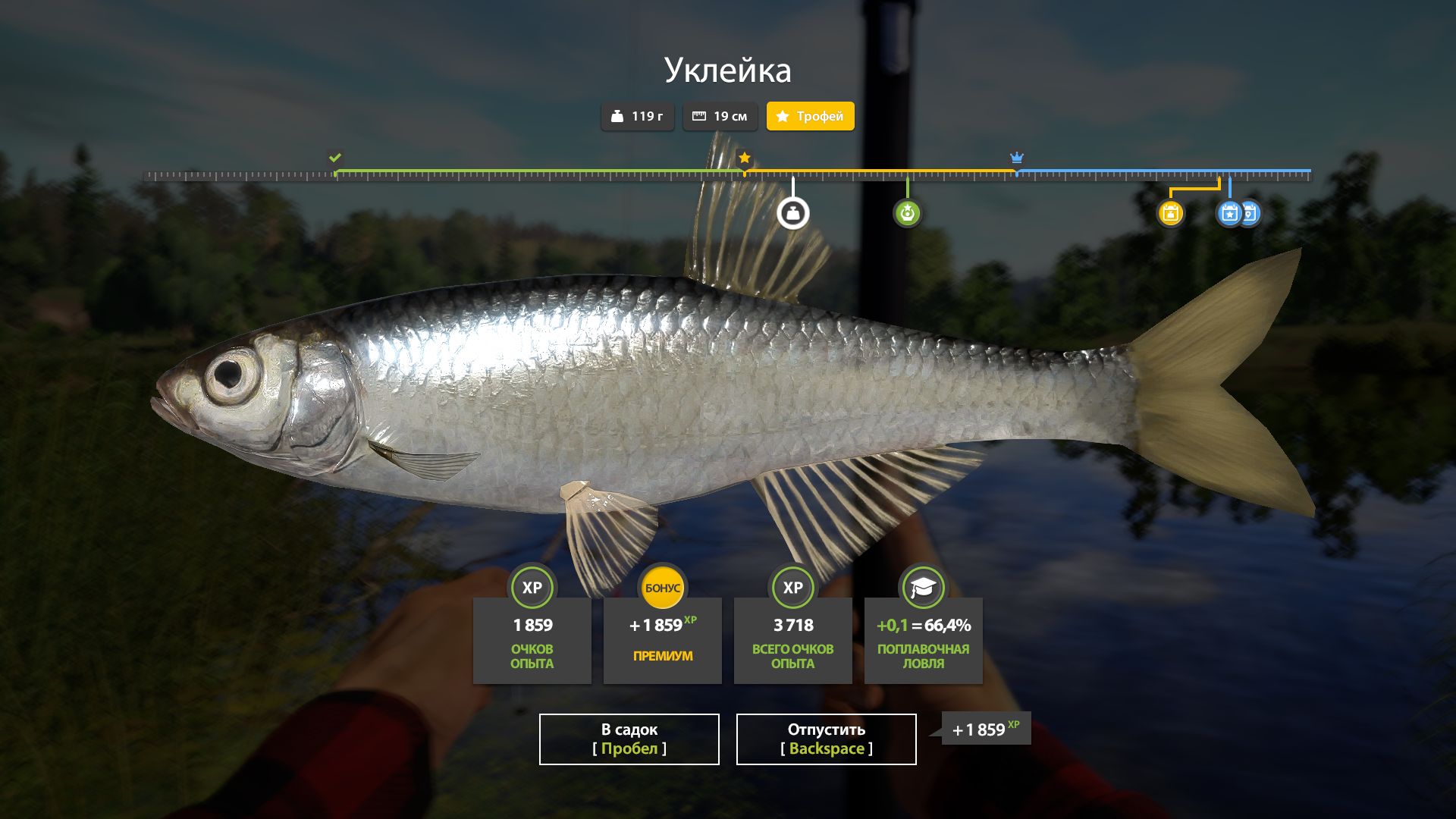Image resolution: width=1456 pixels, height=819 pixels.
Task: Click the gold Трофей badge
Action: pyautogui.click(x=810, y=116)
